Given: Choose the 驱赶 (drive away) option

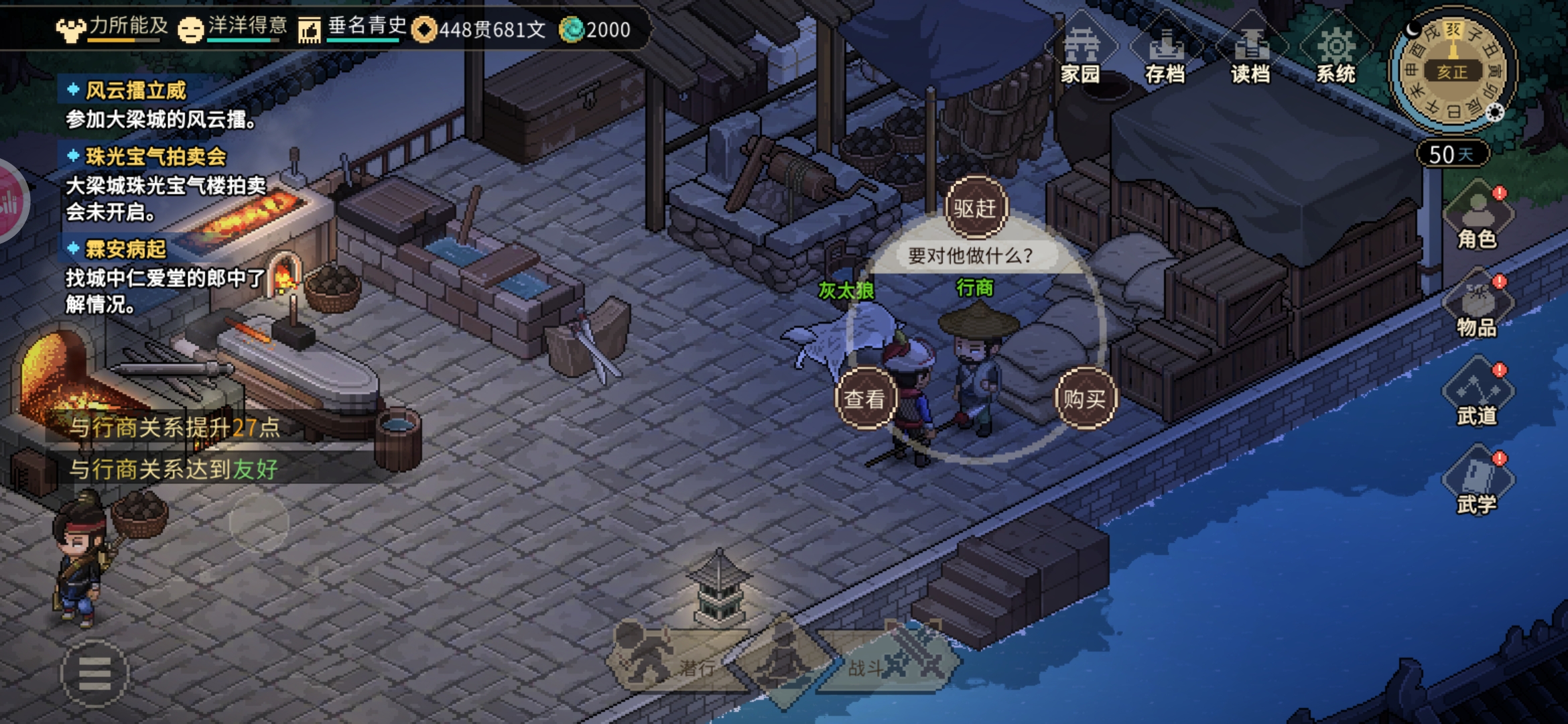Looking at the screenshot, I should pos(975,208).
